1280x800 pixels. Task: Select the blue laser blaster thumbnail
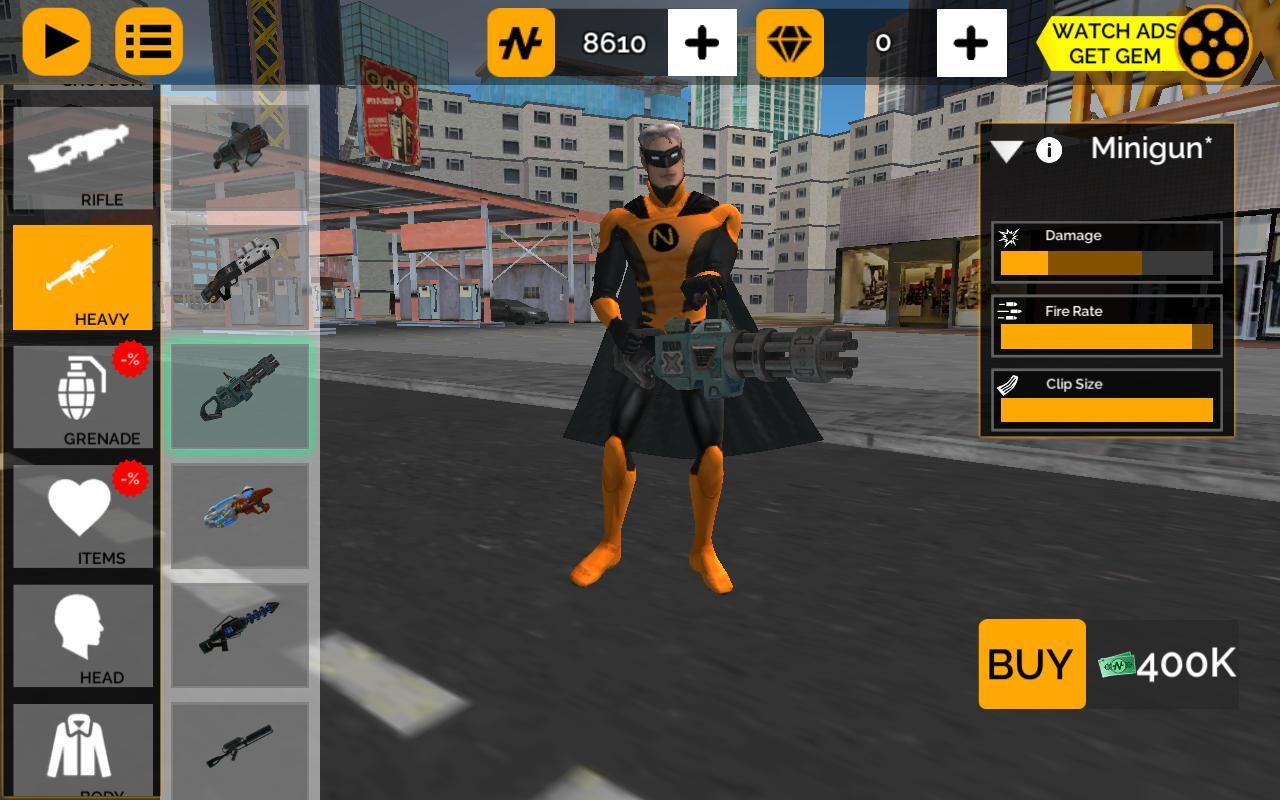[x=240, y=635]
